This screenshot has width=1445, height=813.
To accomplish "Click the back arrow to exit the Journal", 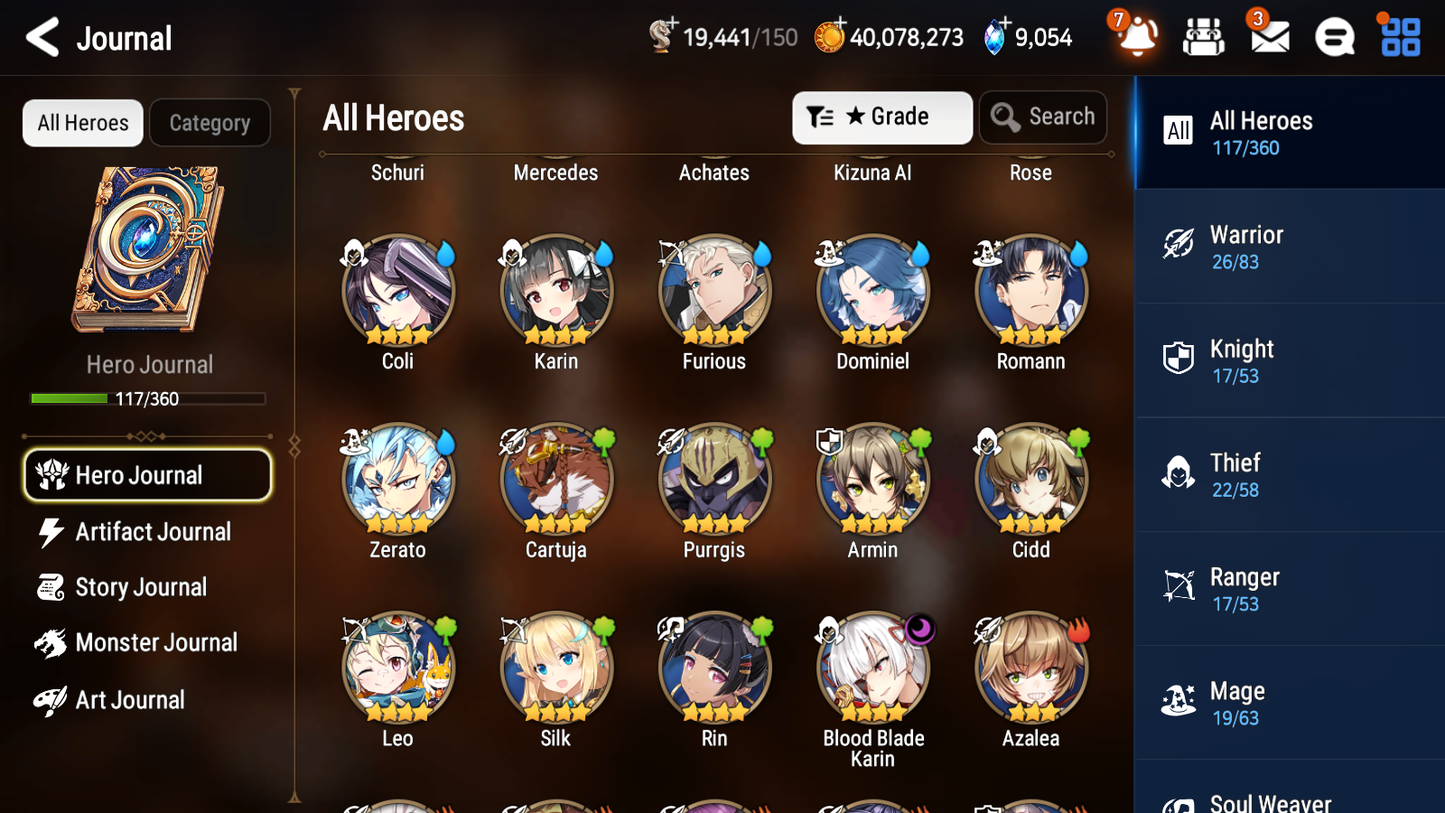I will (42, 37).
